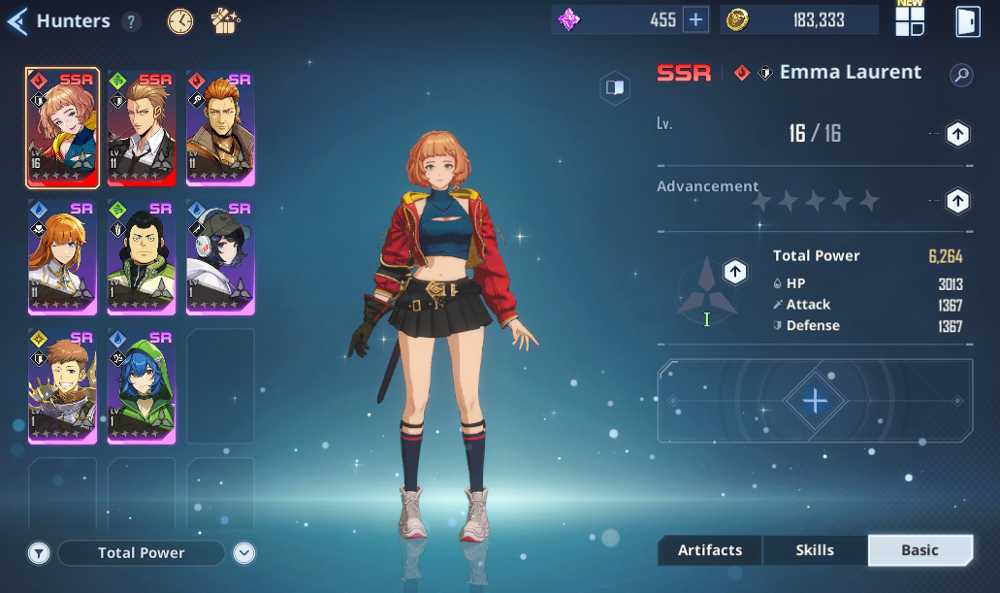The width and height of the screenshot is (1000, 593).
Task: Go back using the Hunters back arrow
Action: 17,21
